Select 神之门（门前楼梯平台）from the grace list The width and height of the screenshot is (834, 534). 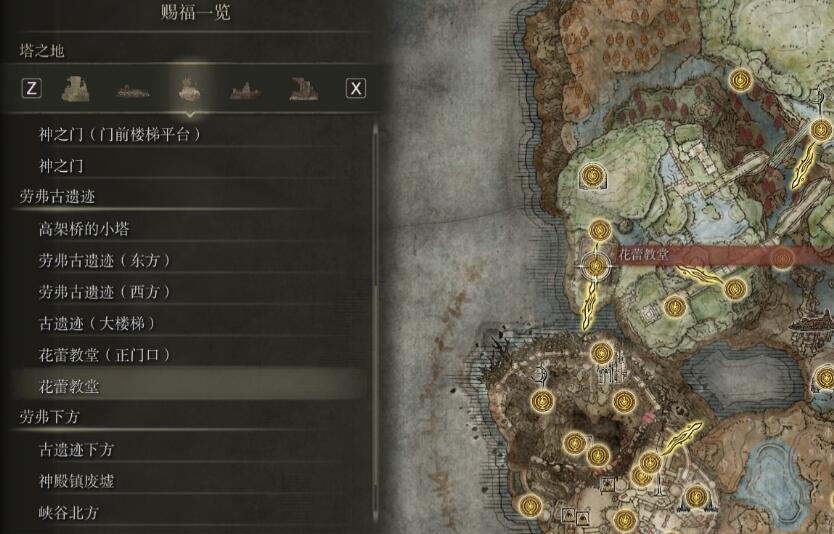127,134
